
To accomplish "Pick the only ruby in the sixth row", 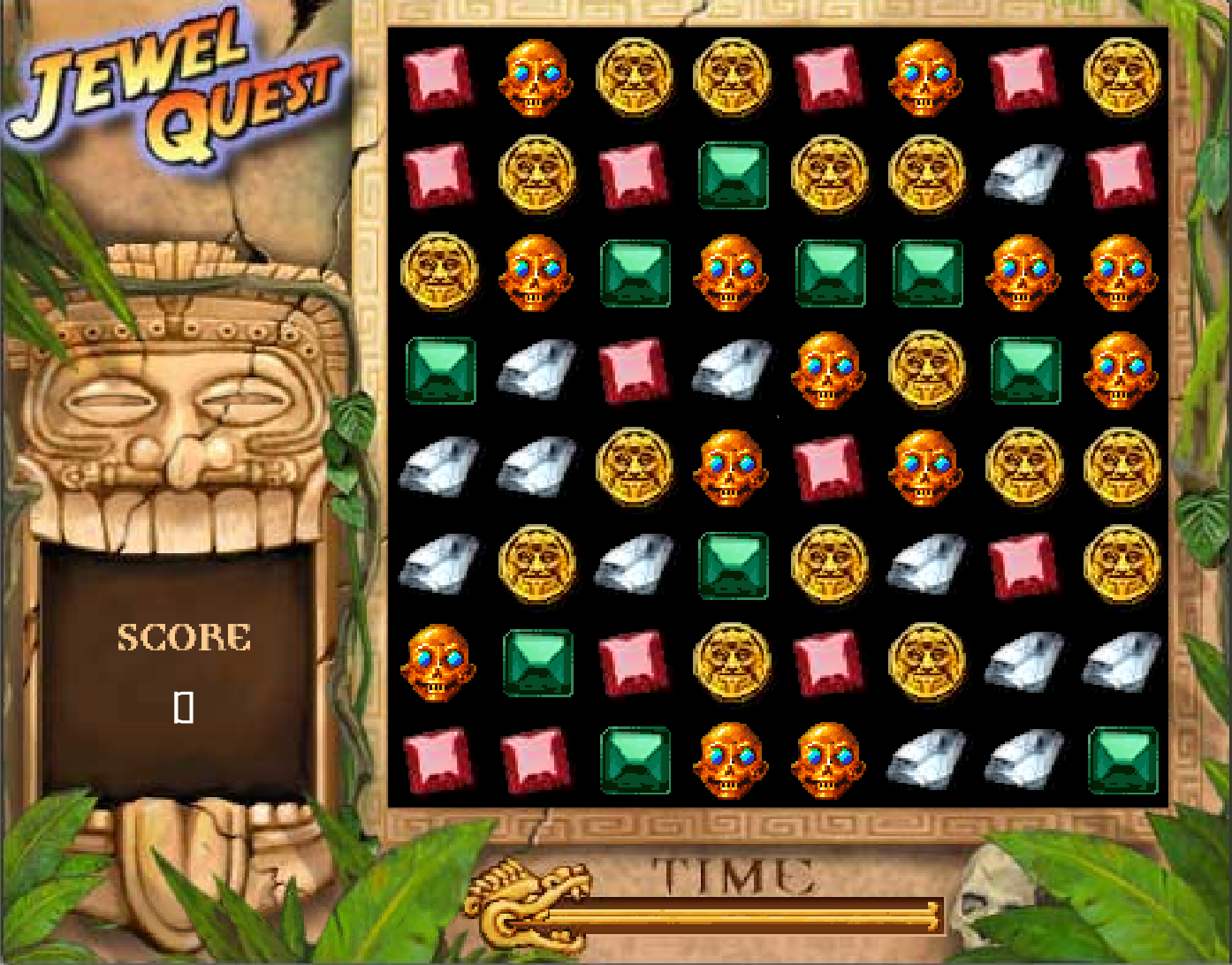I will click(x=1023, y=564).
